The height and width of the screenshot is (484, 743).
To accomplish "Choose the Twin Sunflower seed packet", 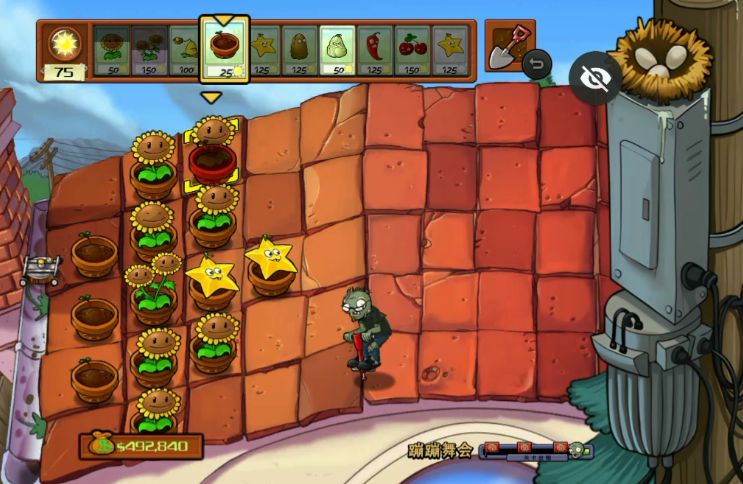I will pos(150,50).
